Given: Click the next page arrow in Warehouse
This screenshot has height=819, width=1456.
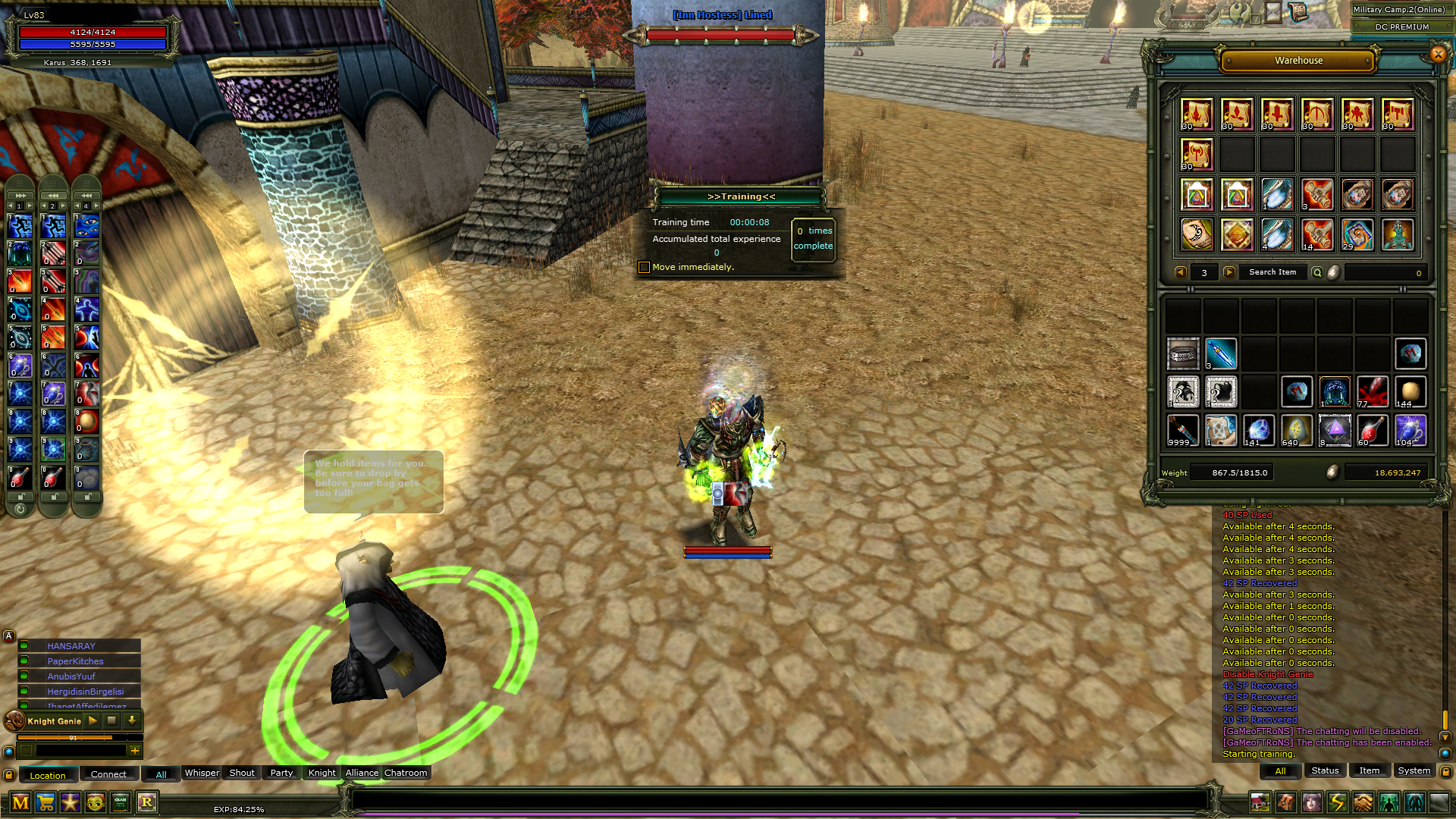Looking at the screenshot, I should tap(1228, 272).
